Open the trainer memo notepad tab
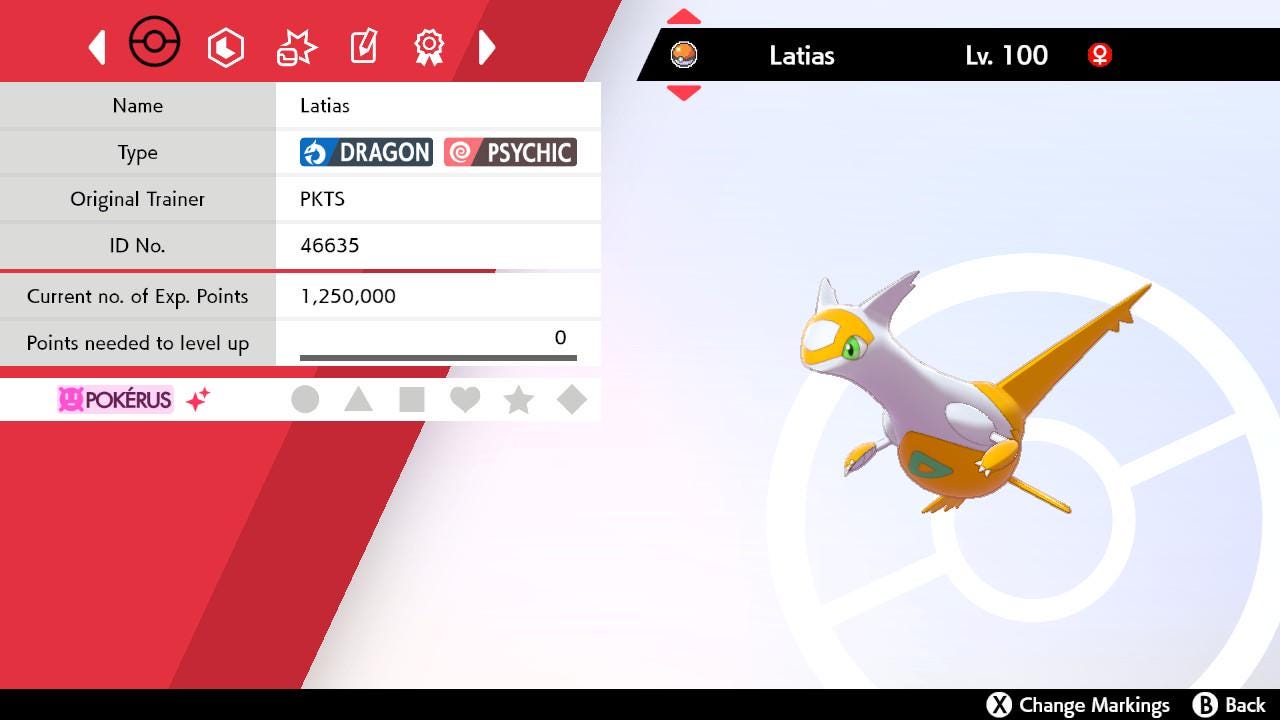 click(x=363, y=46)
